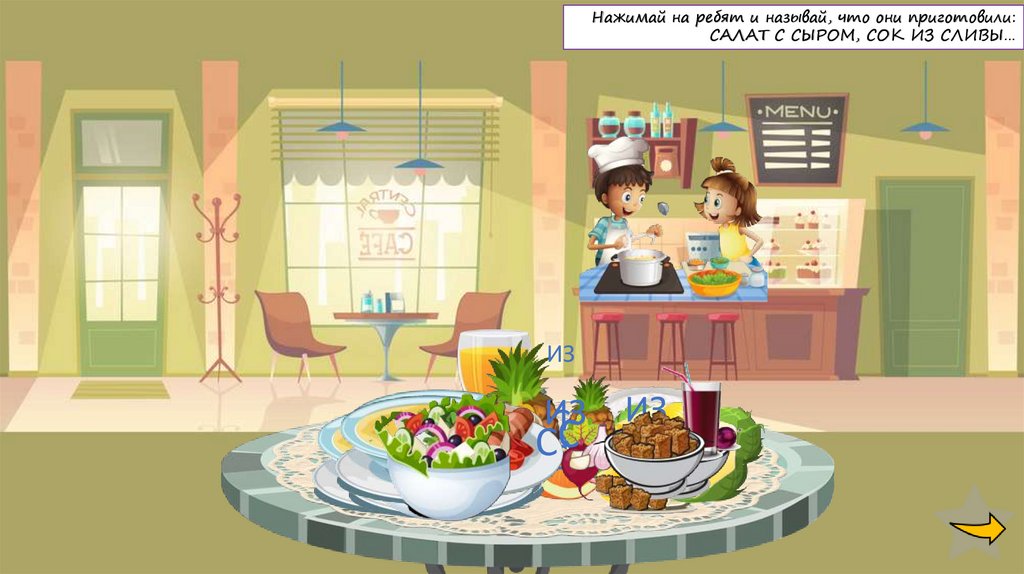Click the boy in the chef hat
The image size is (1024, 574).
620,200
